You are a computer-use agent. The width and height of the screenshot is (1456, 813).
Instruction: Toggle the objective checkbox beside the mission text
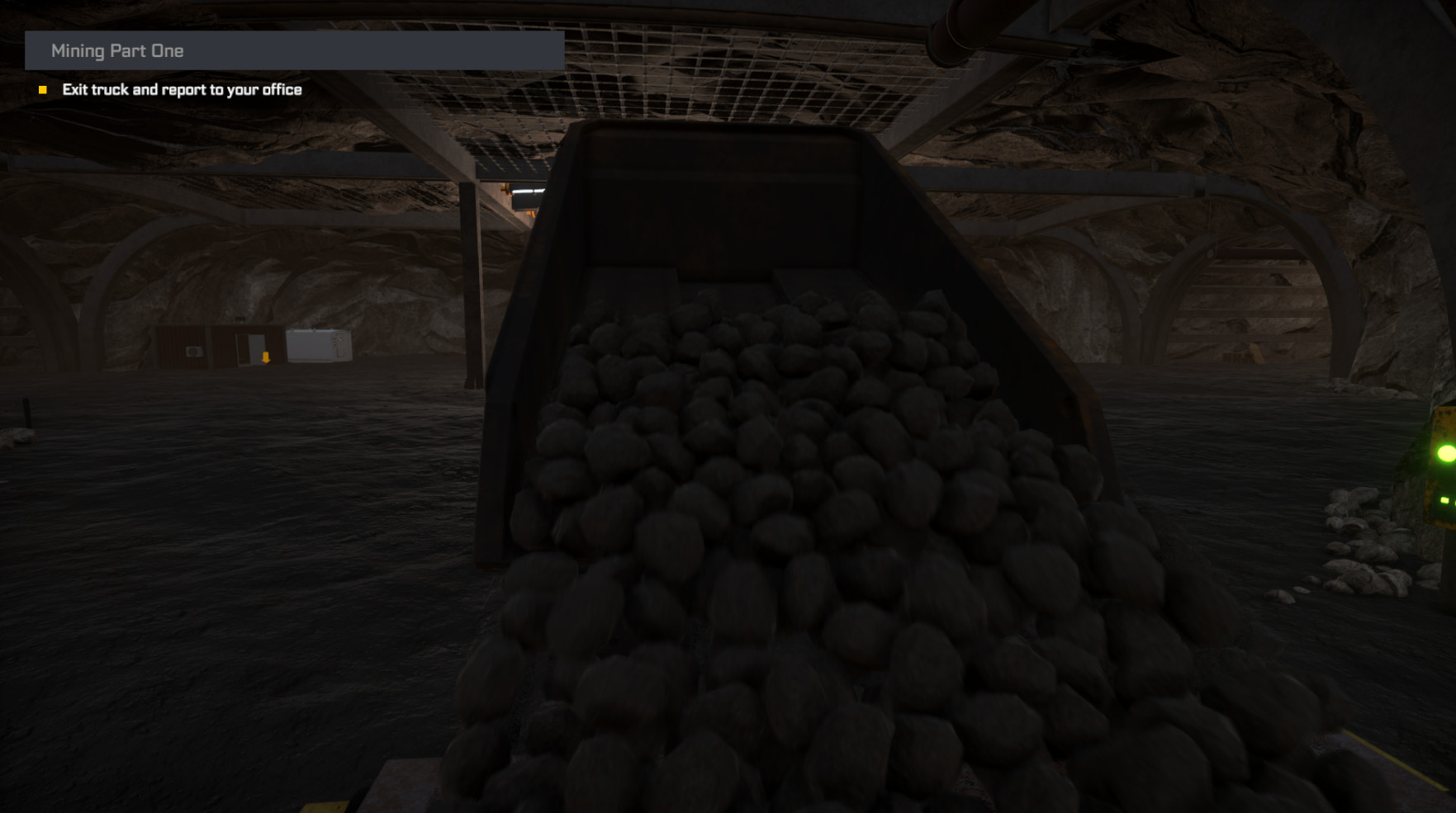43,89
